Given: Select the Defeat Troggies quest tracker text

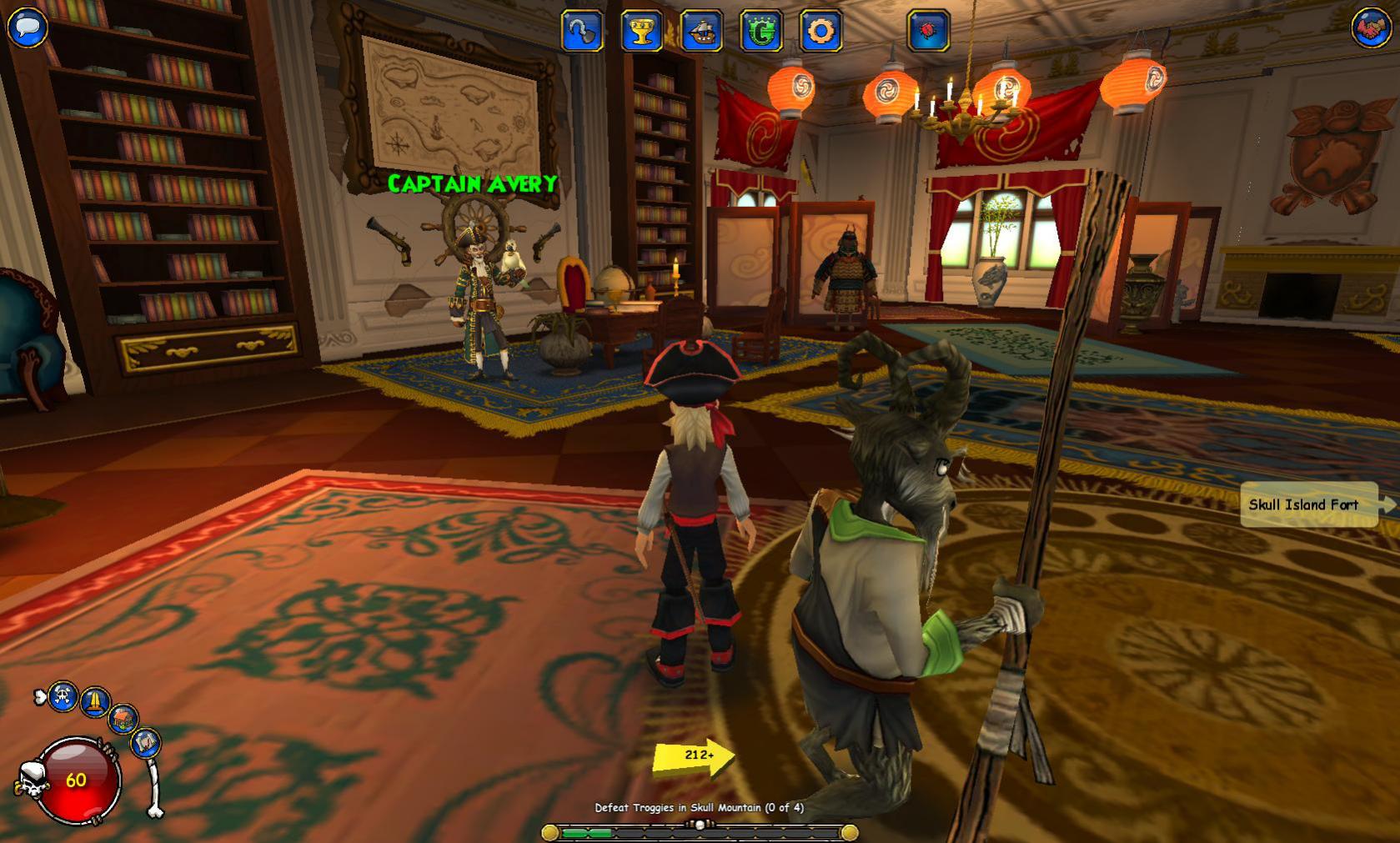Looking at the screenshot, I should point(699,807).
